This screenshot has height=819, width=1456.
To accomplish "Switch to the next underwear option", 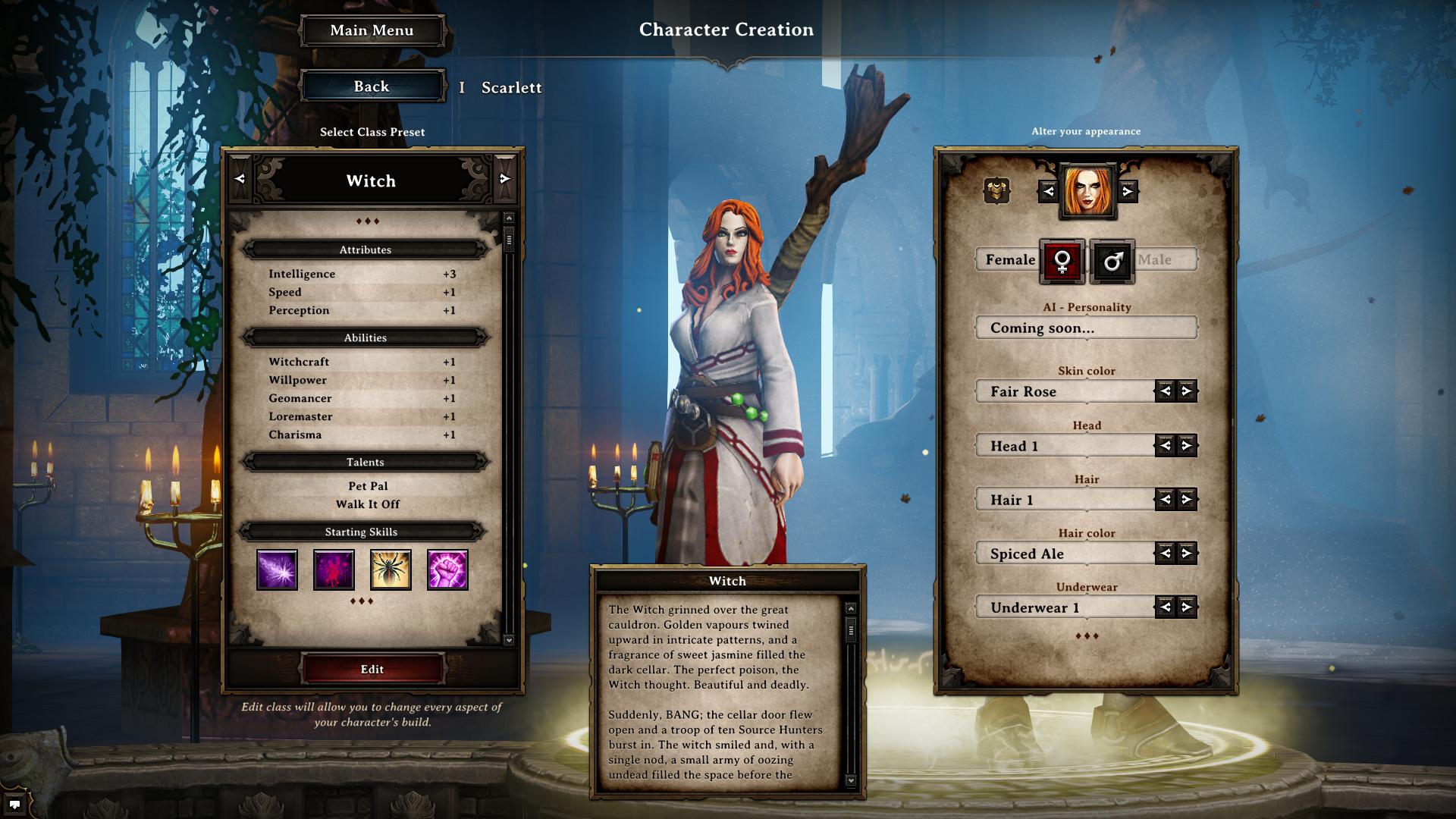I will (1187, 607).
